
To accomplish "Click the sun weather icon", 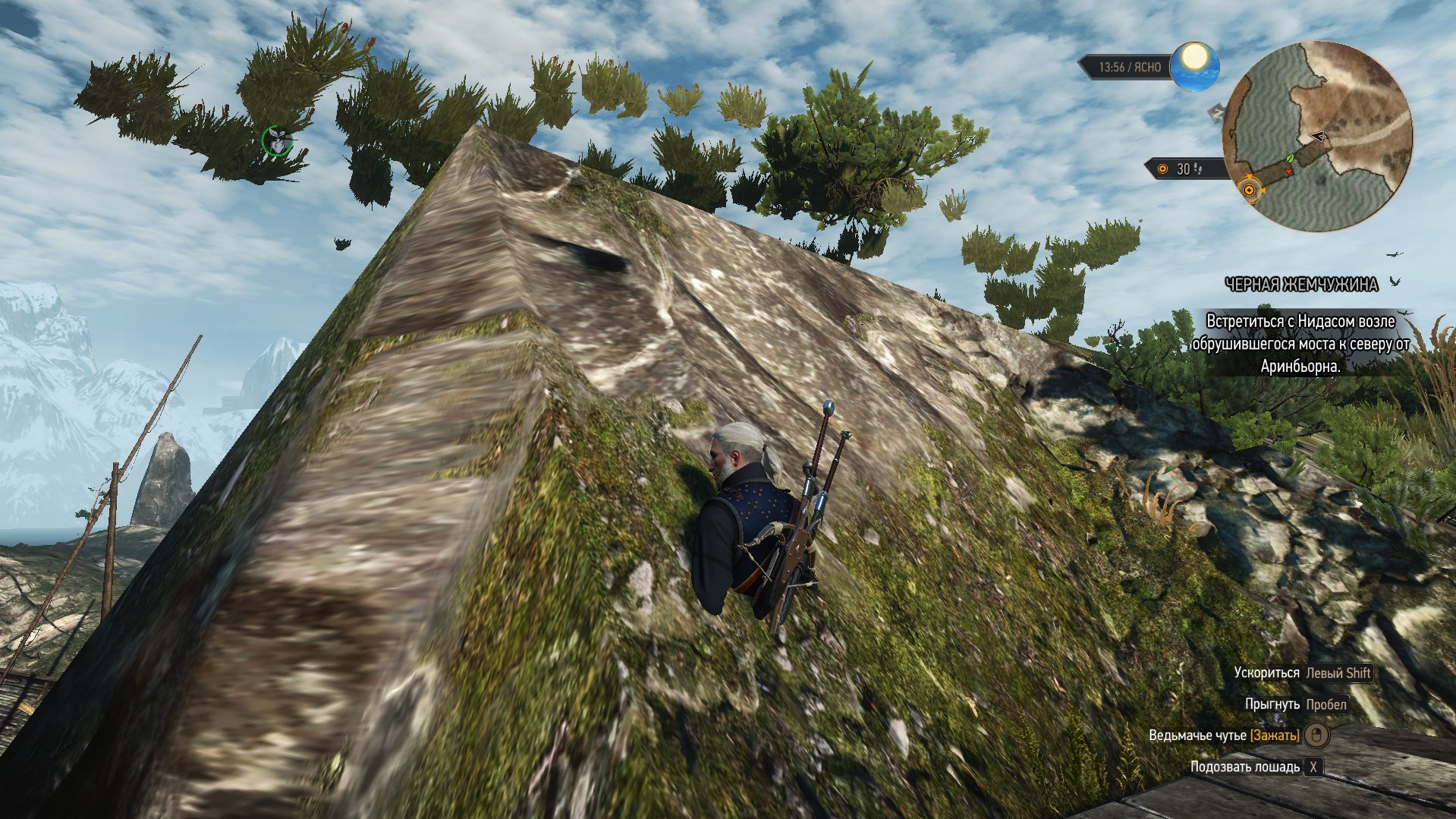I will pyautogui.click(x=1194, y=66).
